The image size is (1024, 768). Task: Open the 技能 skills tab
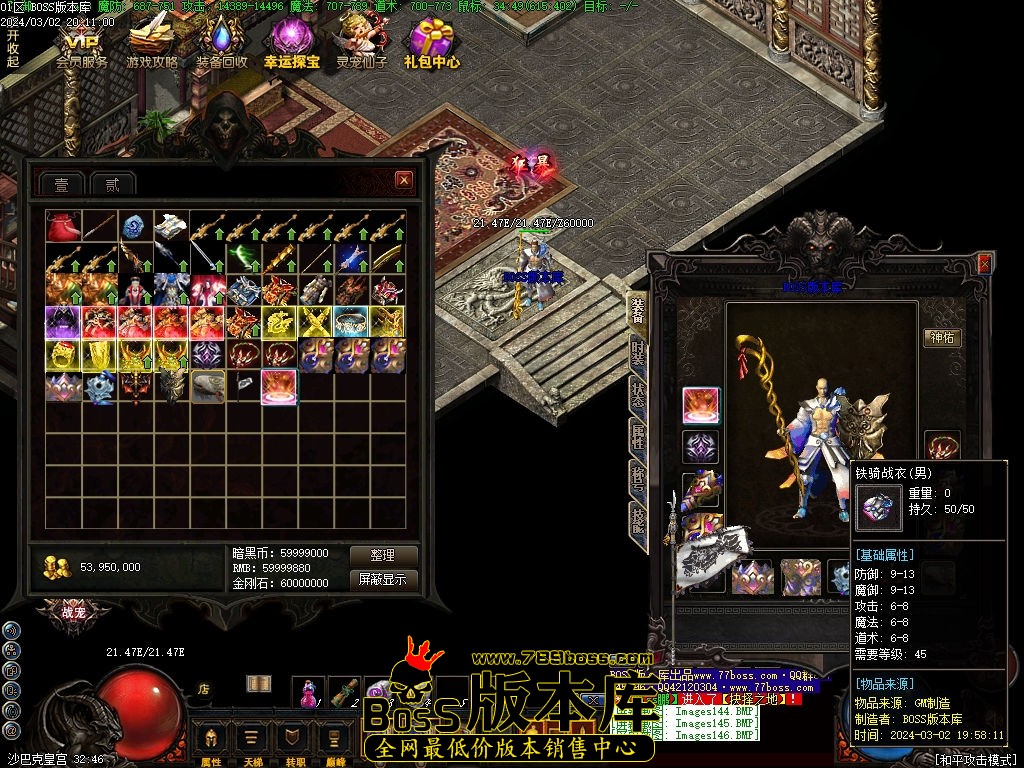click(638, 518)
